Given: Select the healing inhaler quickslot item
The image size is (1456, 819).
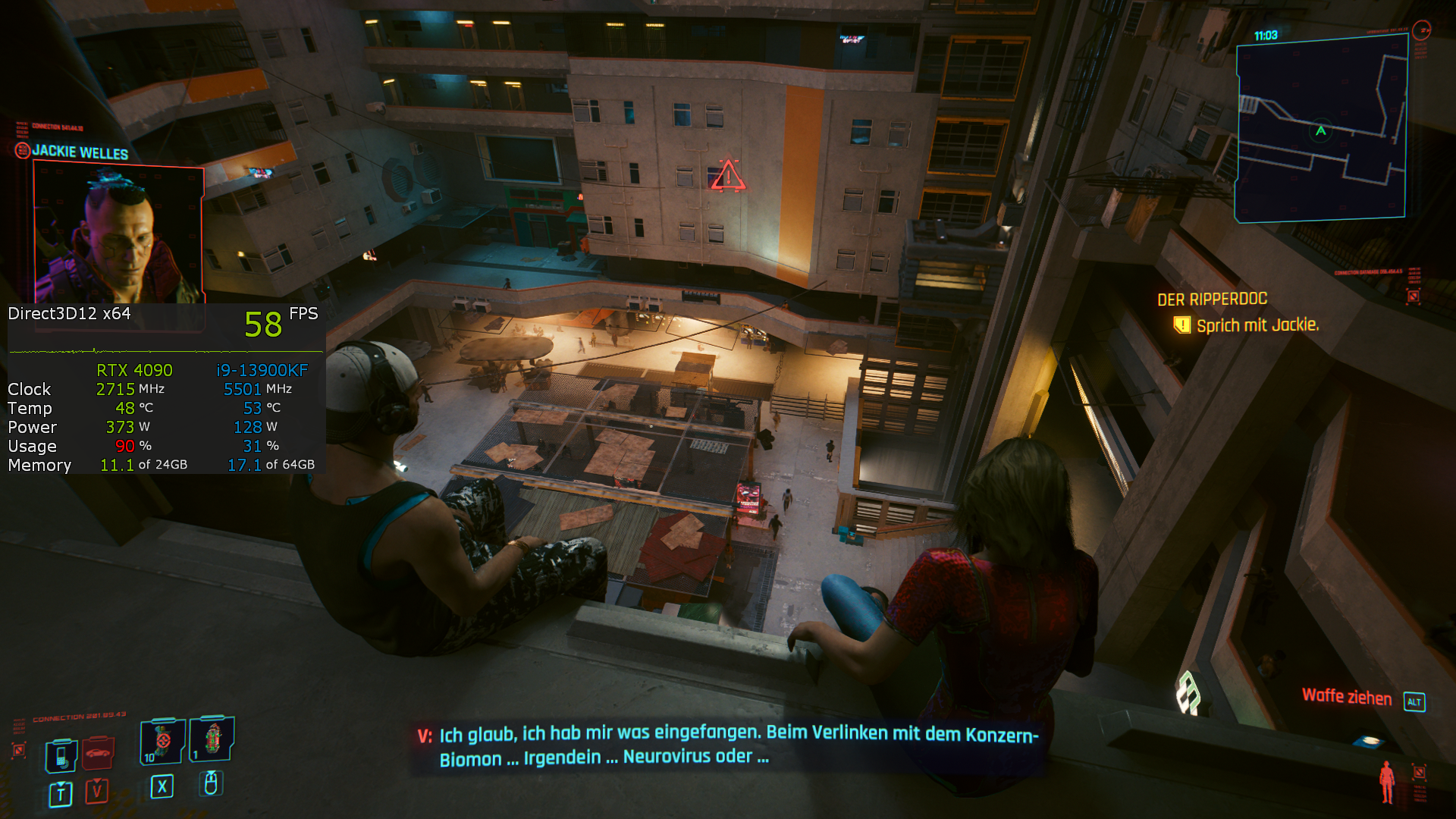Looking at the screenshot, I should coord(213,742).
